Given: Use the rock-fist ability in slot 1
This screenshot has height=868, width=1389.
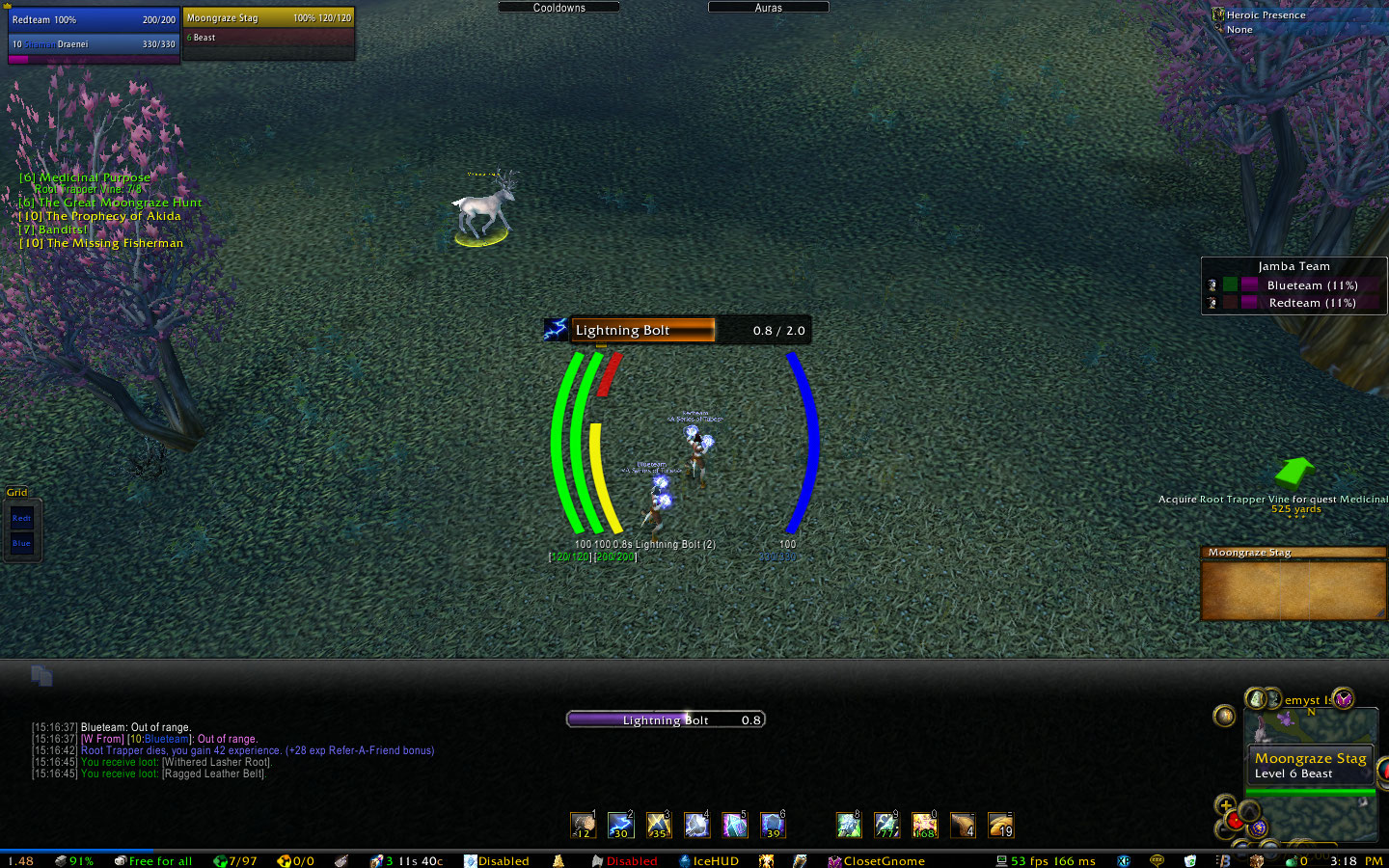Looking at the screenshot, I should click(x=583, y=826).
